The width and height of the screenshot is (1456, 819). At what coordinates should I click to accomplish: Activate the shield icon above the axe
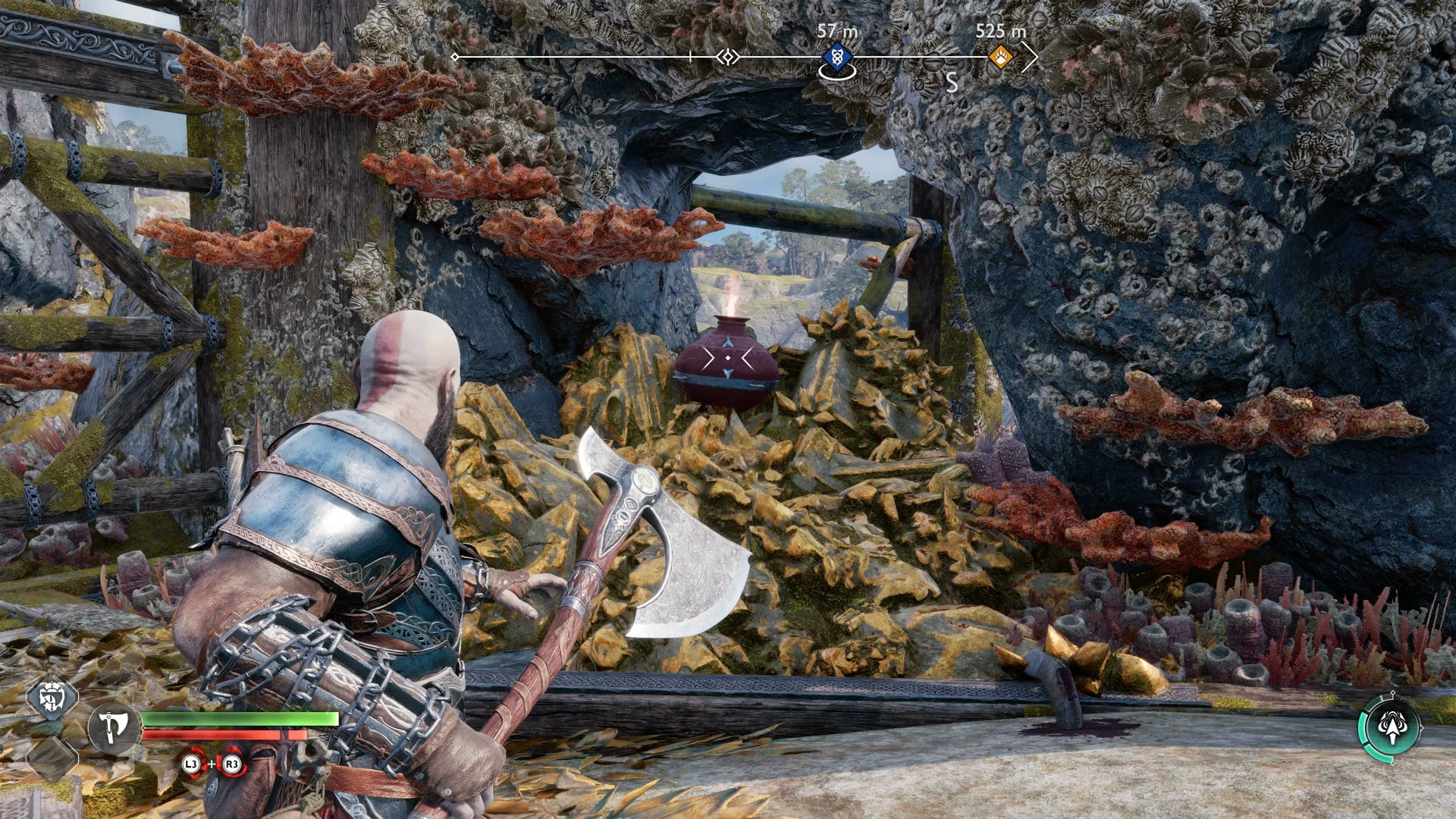pos(53,696)
